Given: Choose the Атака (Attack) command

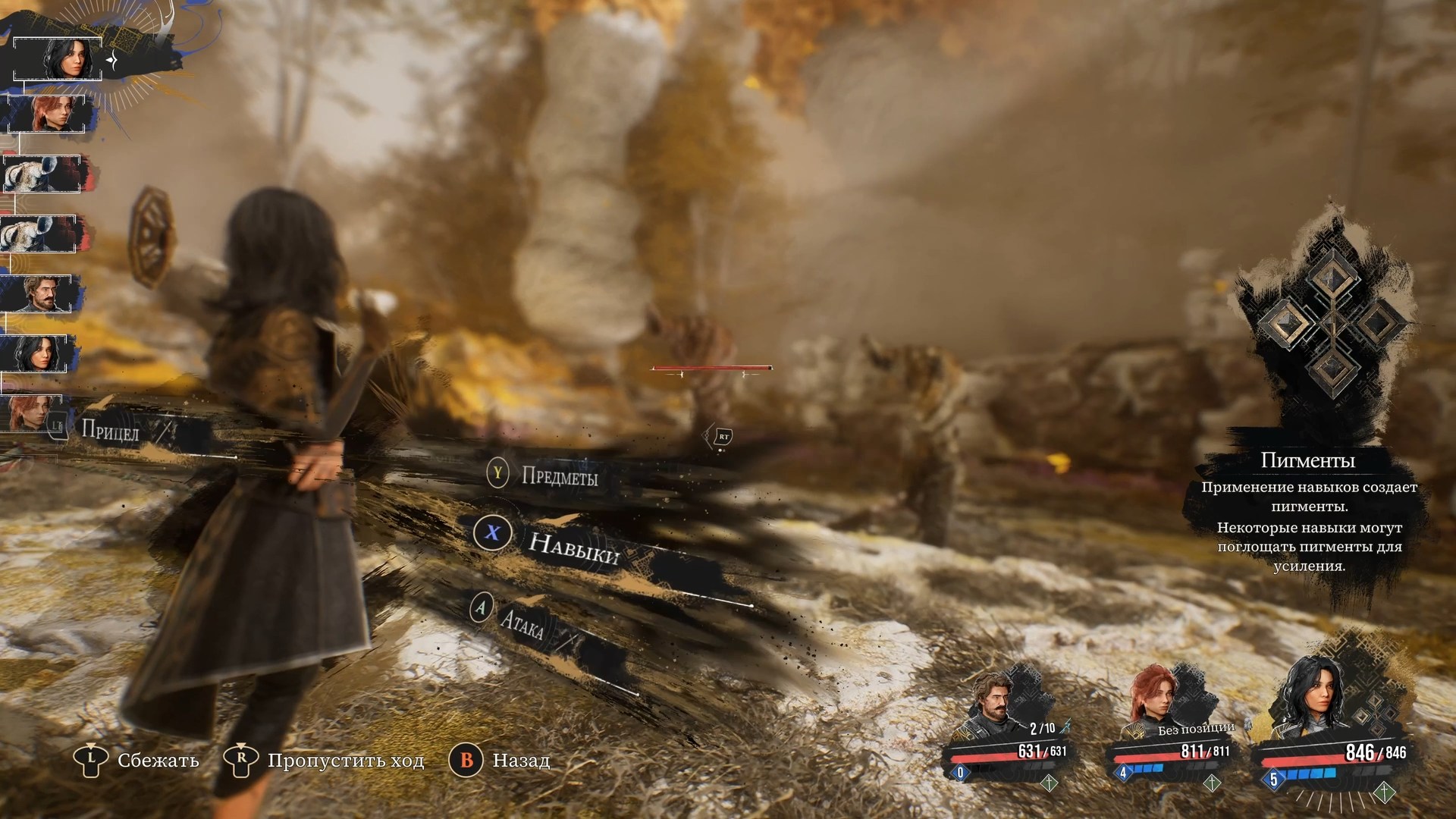Looking at the screenshot, I should pos(522,625).
